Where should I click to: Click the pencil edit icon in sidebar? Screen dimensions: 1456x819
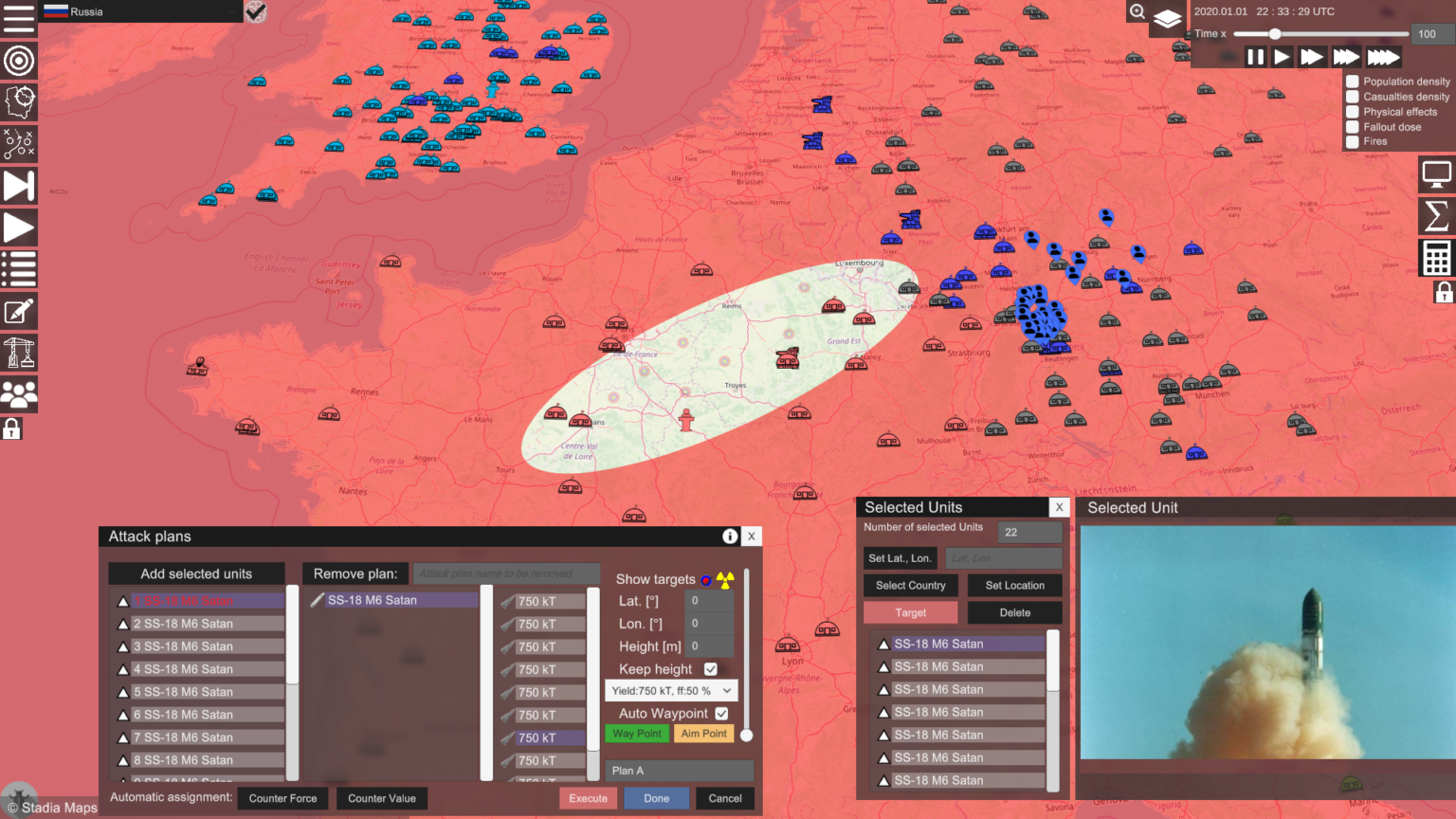(19, 311)
